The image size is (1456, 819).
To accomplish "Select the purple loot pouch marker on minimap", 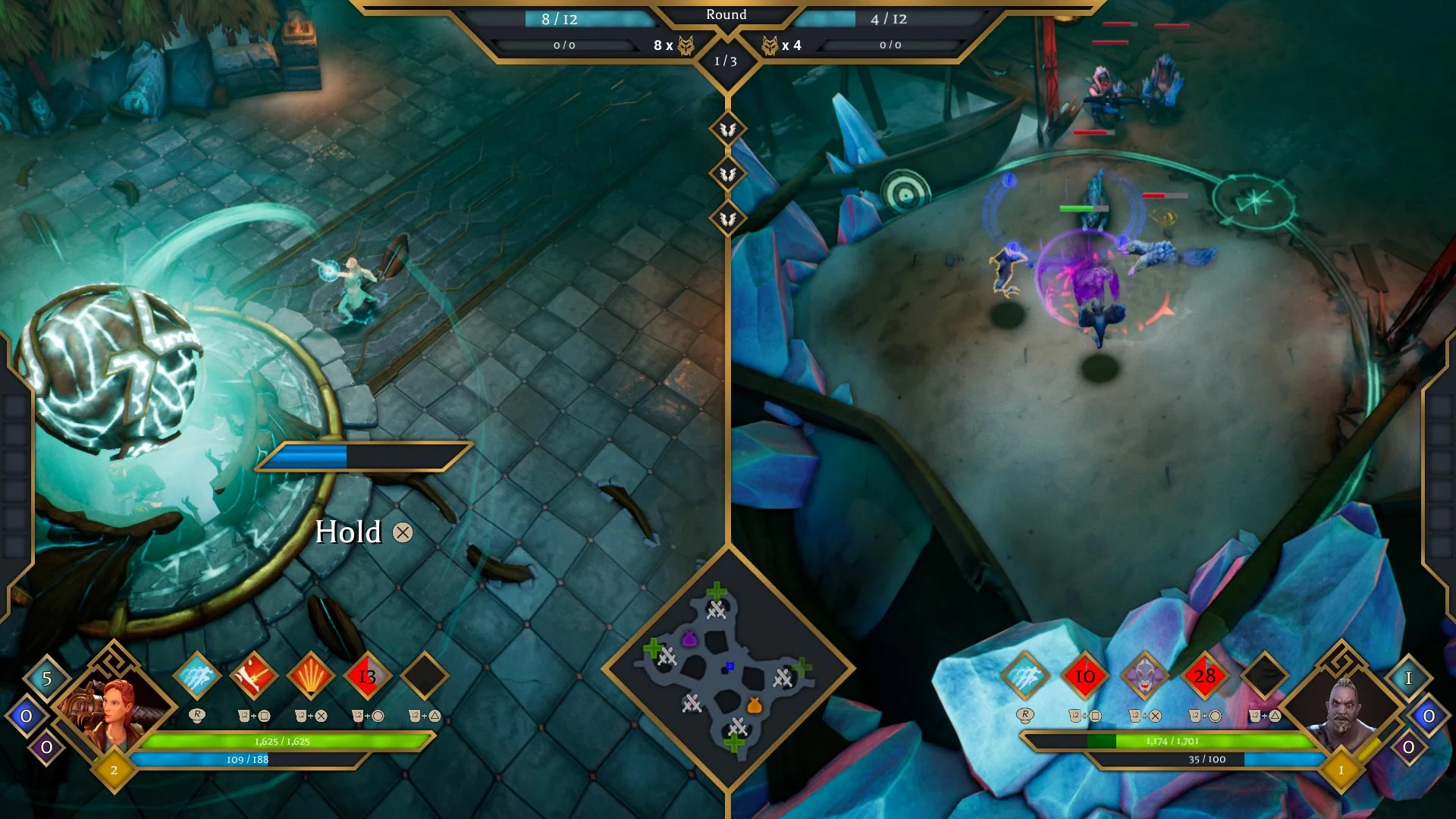I will [689, 639].
